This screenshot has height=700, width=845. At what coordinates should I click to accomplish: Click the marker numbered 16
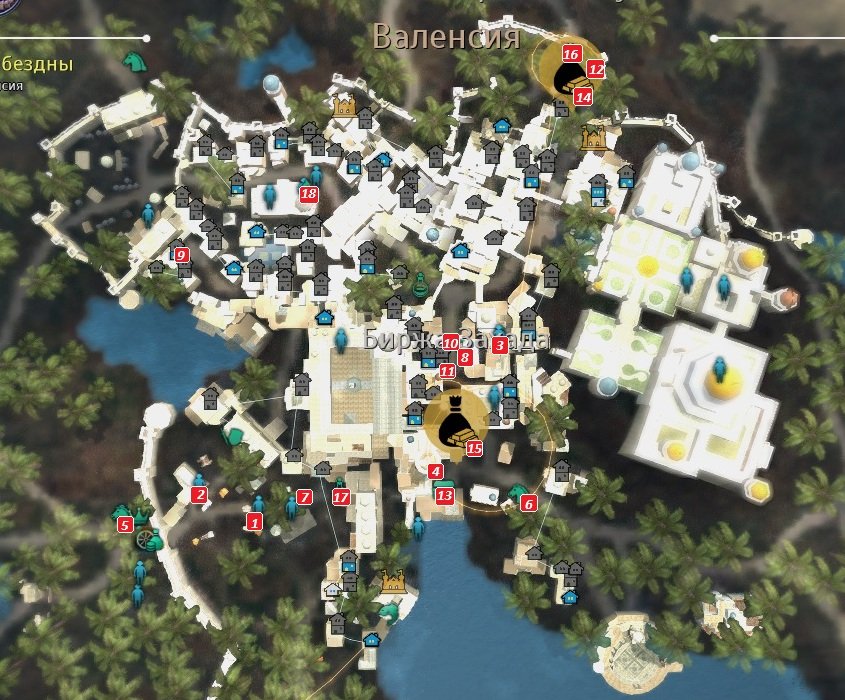coord(572,54)
